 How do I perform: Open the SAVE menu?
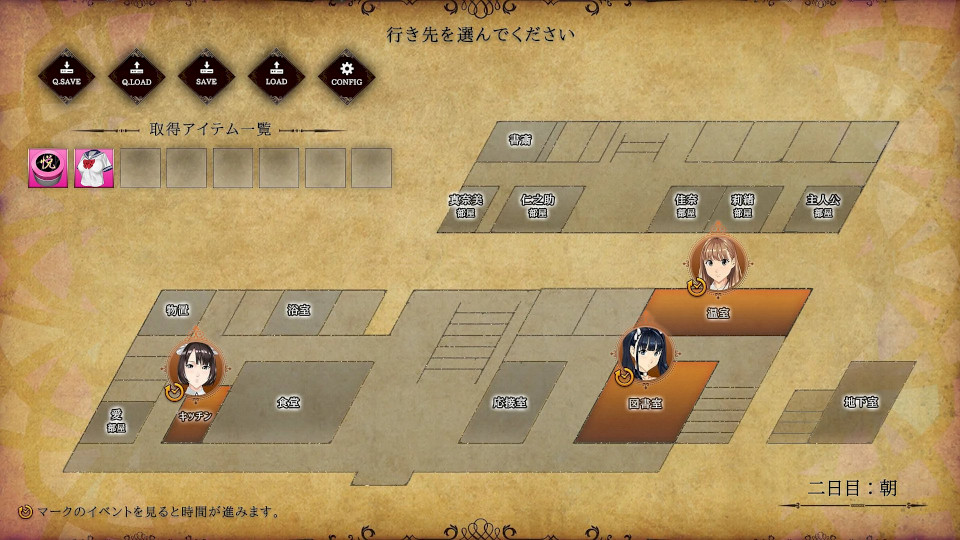click(206, 75)
